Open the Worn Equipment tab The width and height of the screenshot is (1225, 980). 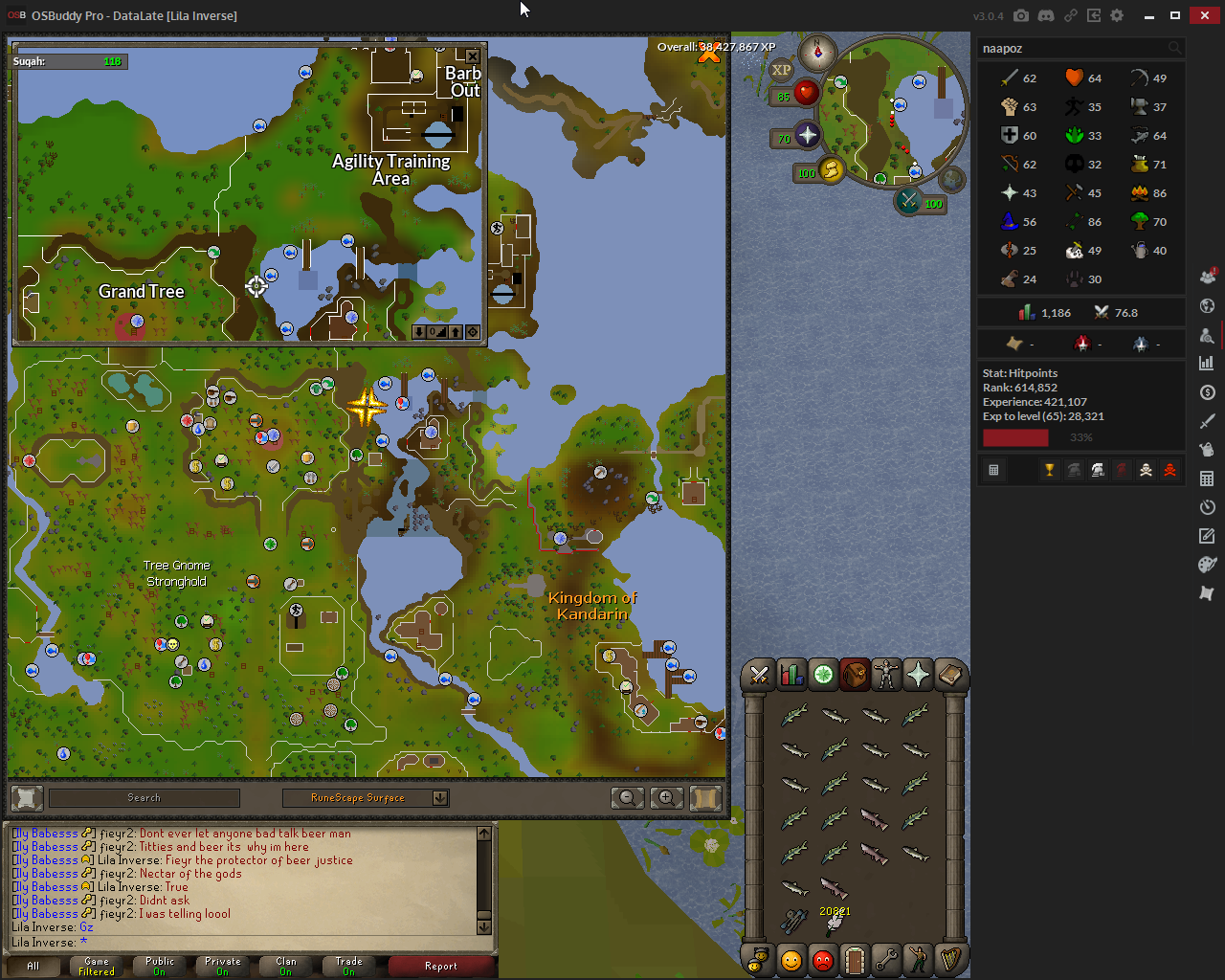886,676
